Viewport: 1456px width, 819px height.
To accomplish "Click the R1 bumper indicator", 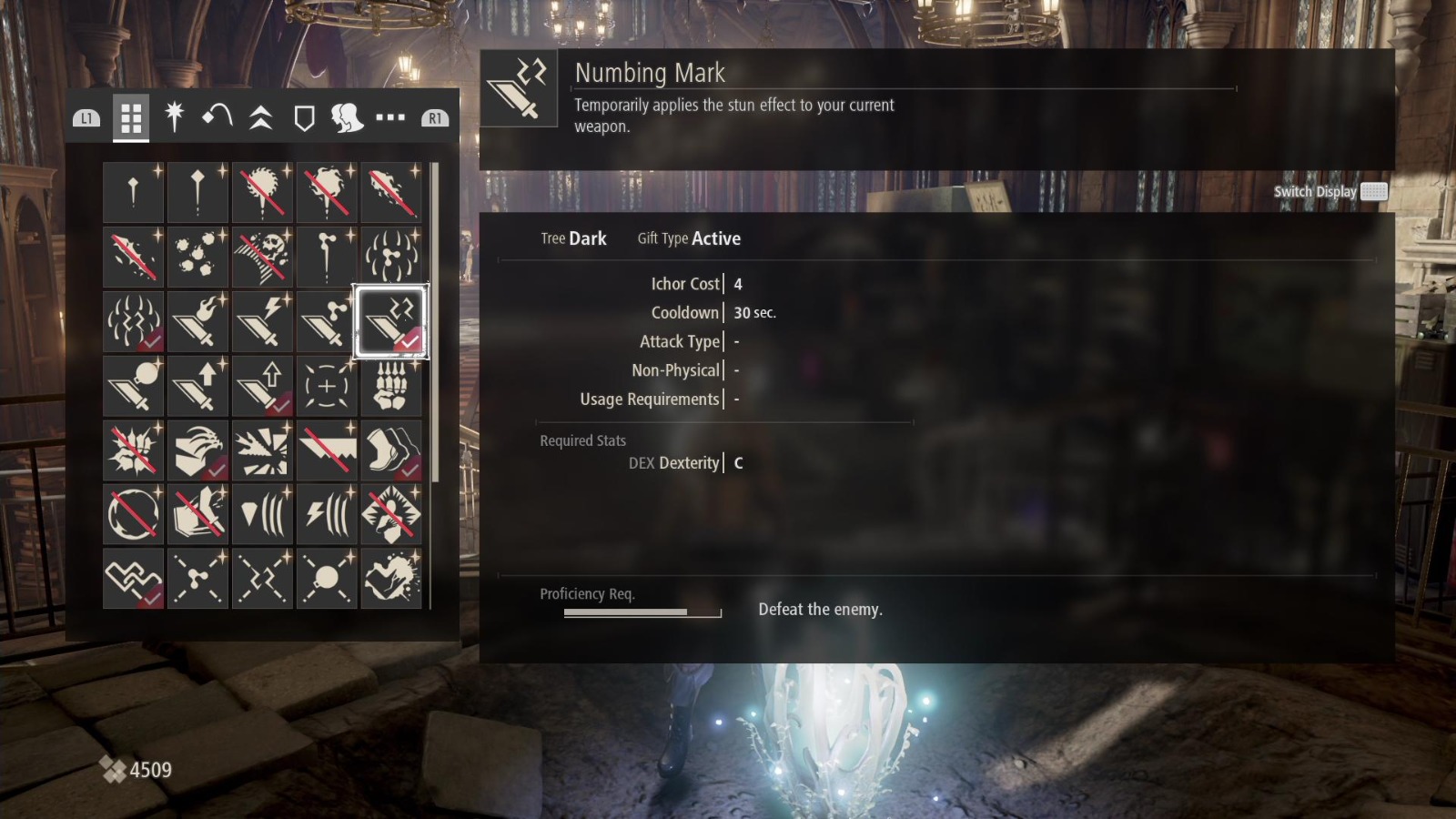I will [434, 116].
